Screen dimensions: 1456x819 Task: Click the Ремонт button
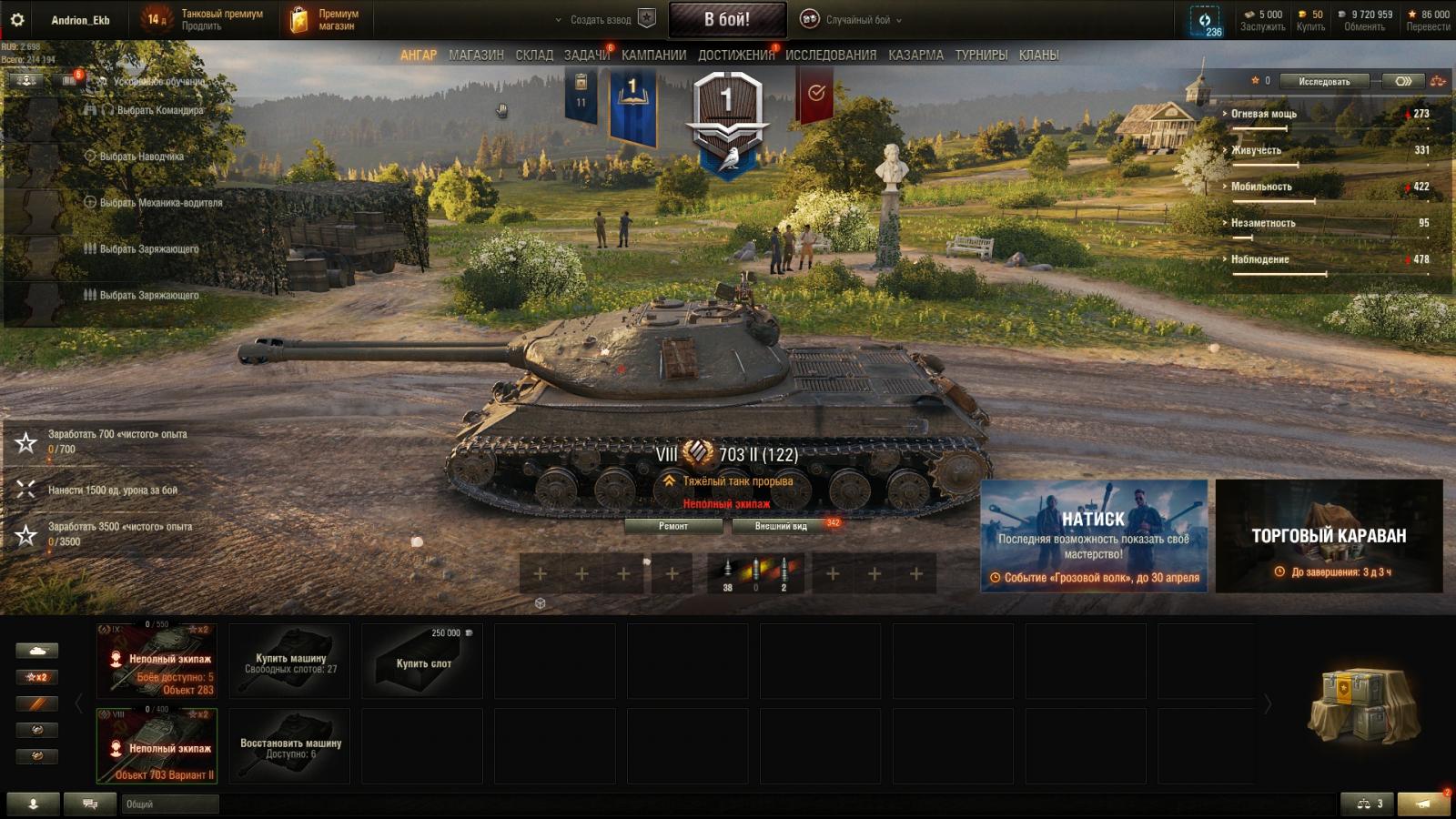pyautogui.click(x=673, y=526)
